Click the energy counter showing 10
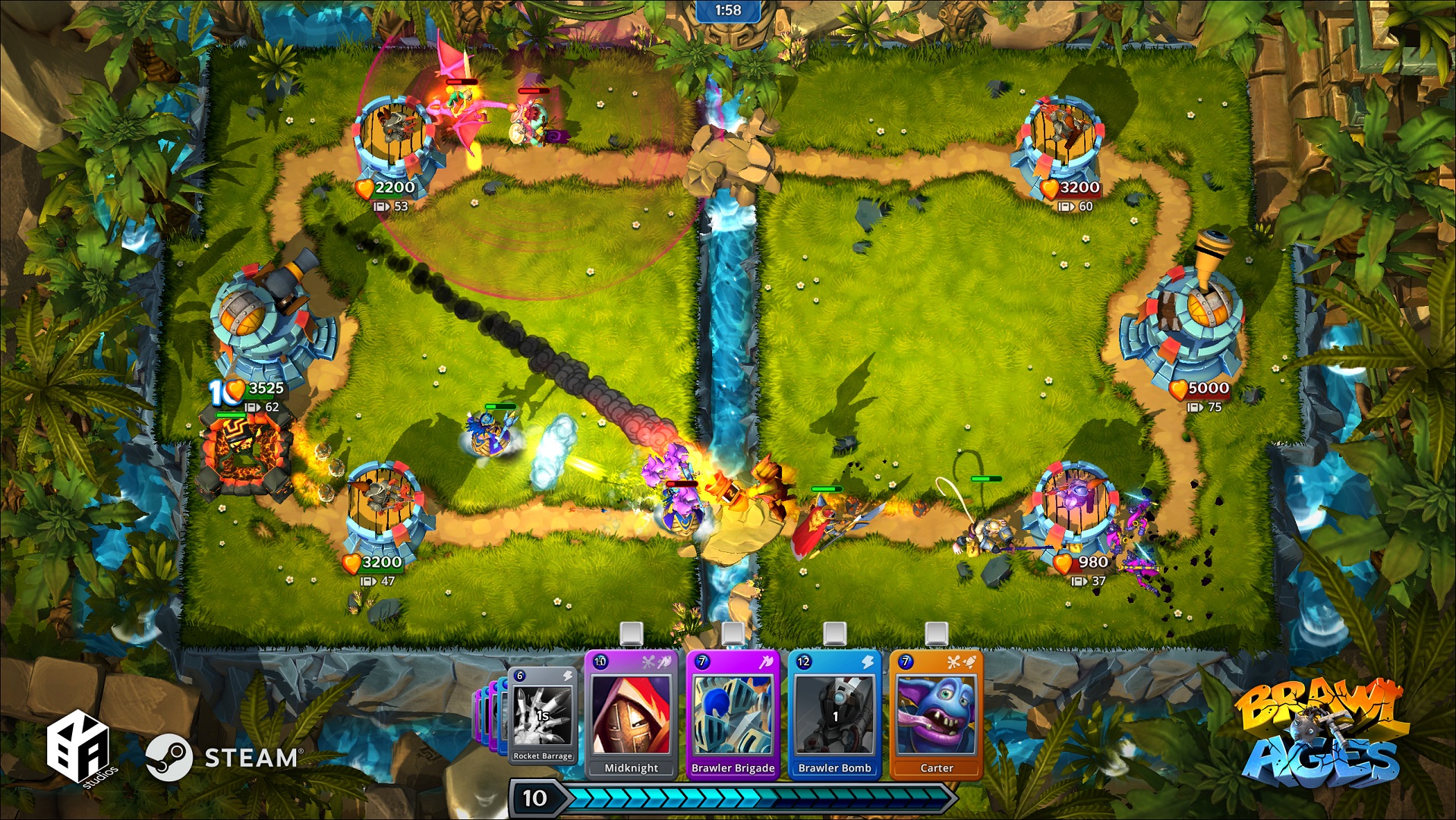The width and height of the screenshot is (1456, 820). pyautogui.click(x=537, y=798)
